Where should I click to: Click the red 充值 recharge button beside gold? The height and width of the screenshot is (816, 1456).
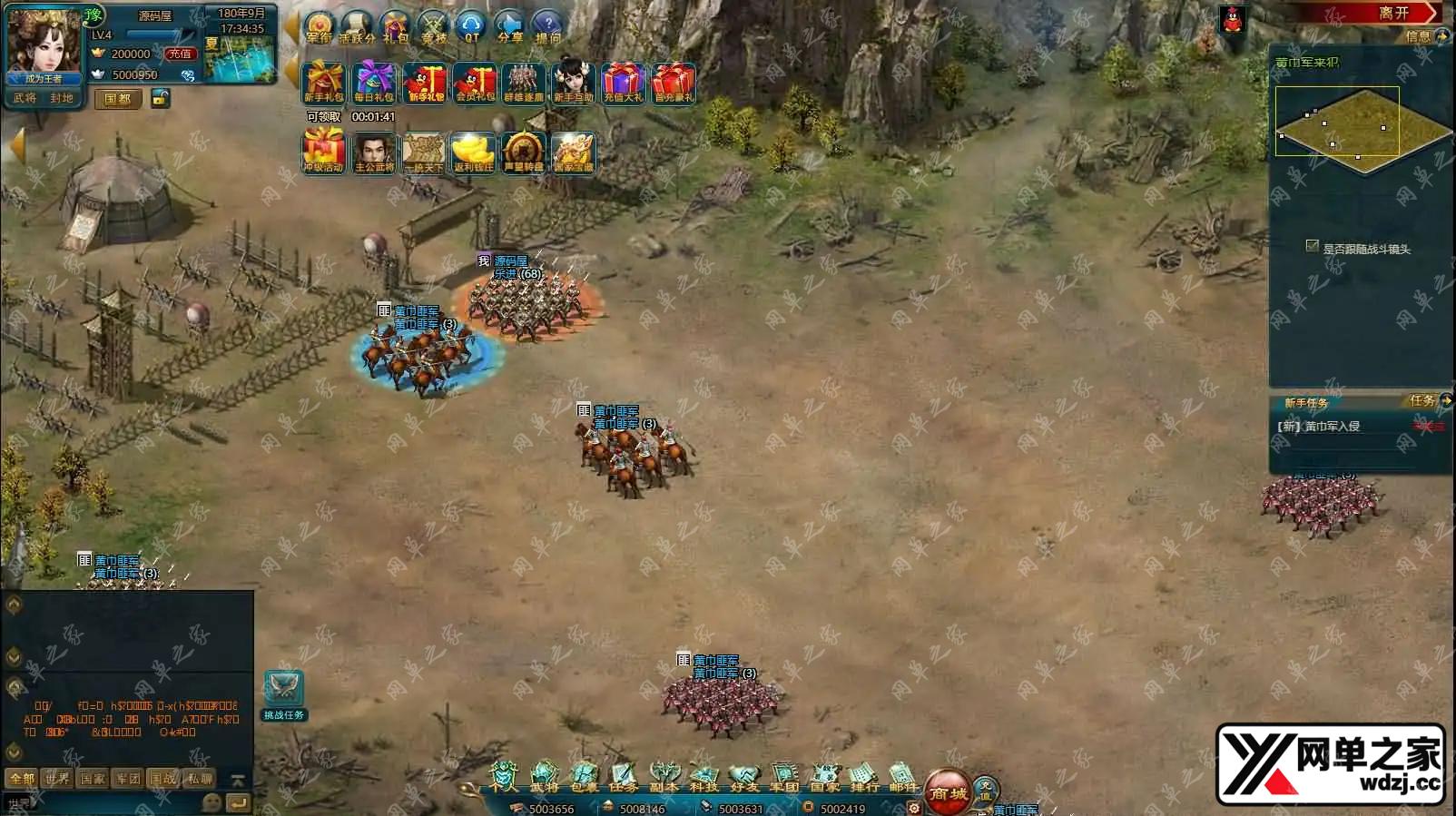pyautogui.click(x=180, y=54)
